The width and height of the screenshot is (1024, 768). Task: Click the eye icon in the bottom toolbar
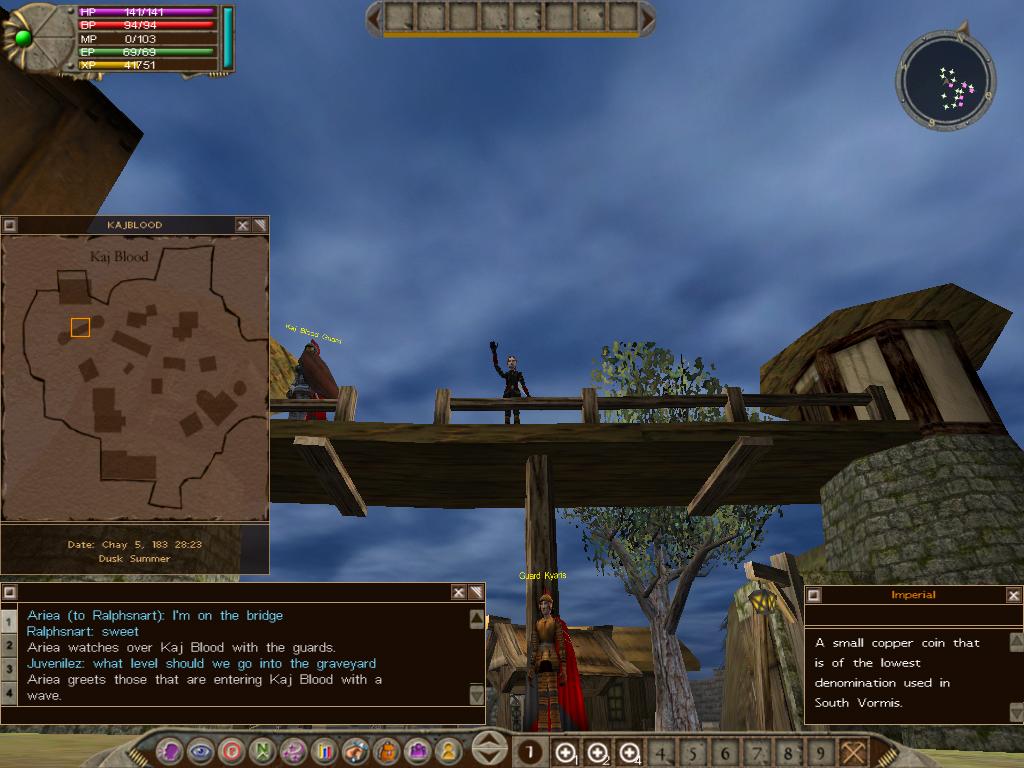tap(200, 751)
